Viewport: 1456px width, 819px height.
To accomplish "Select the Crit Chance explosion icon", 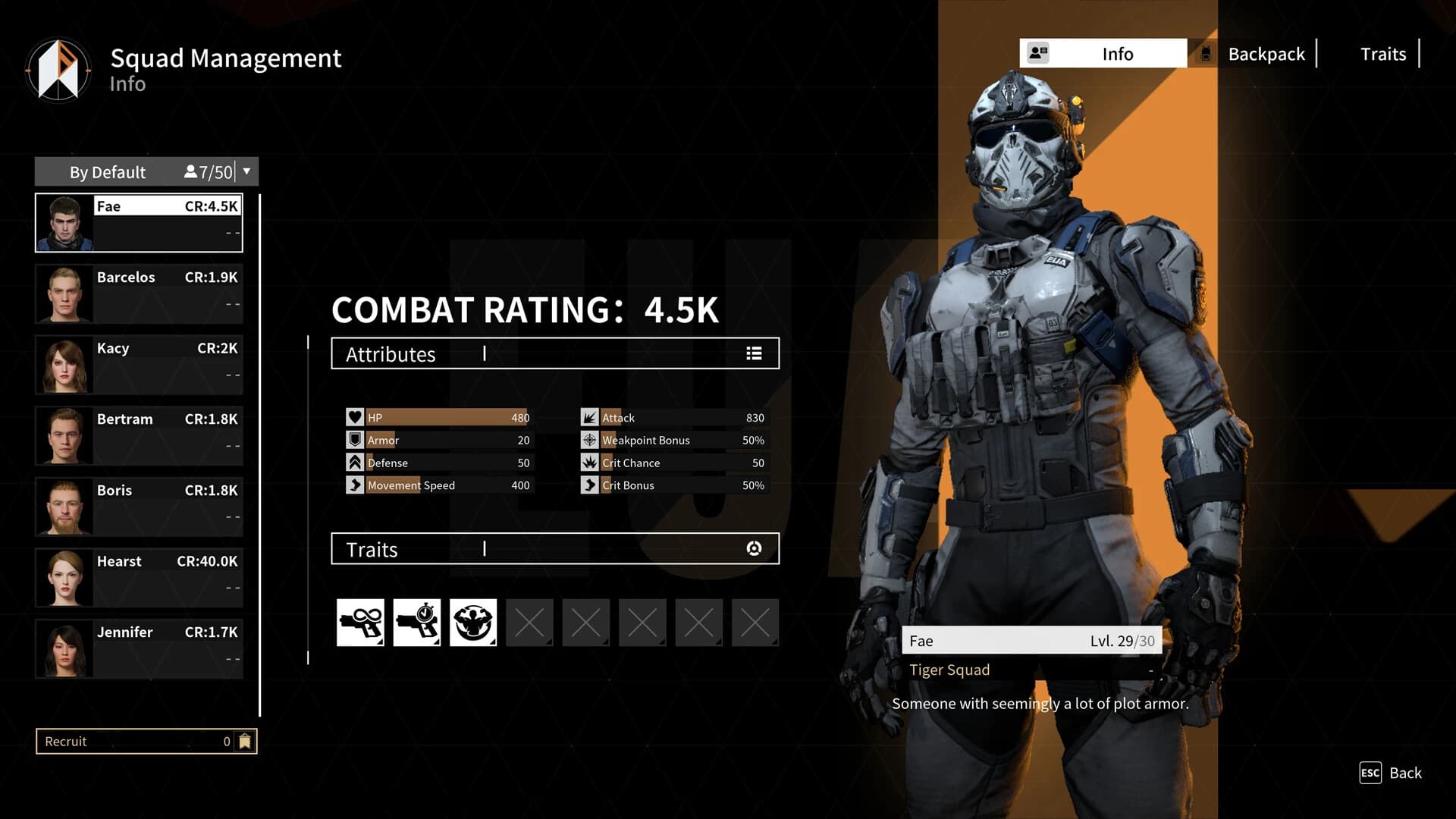I will (x=589, y=462).
